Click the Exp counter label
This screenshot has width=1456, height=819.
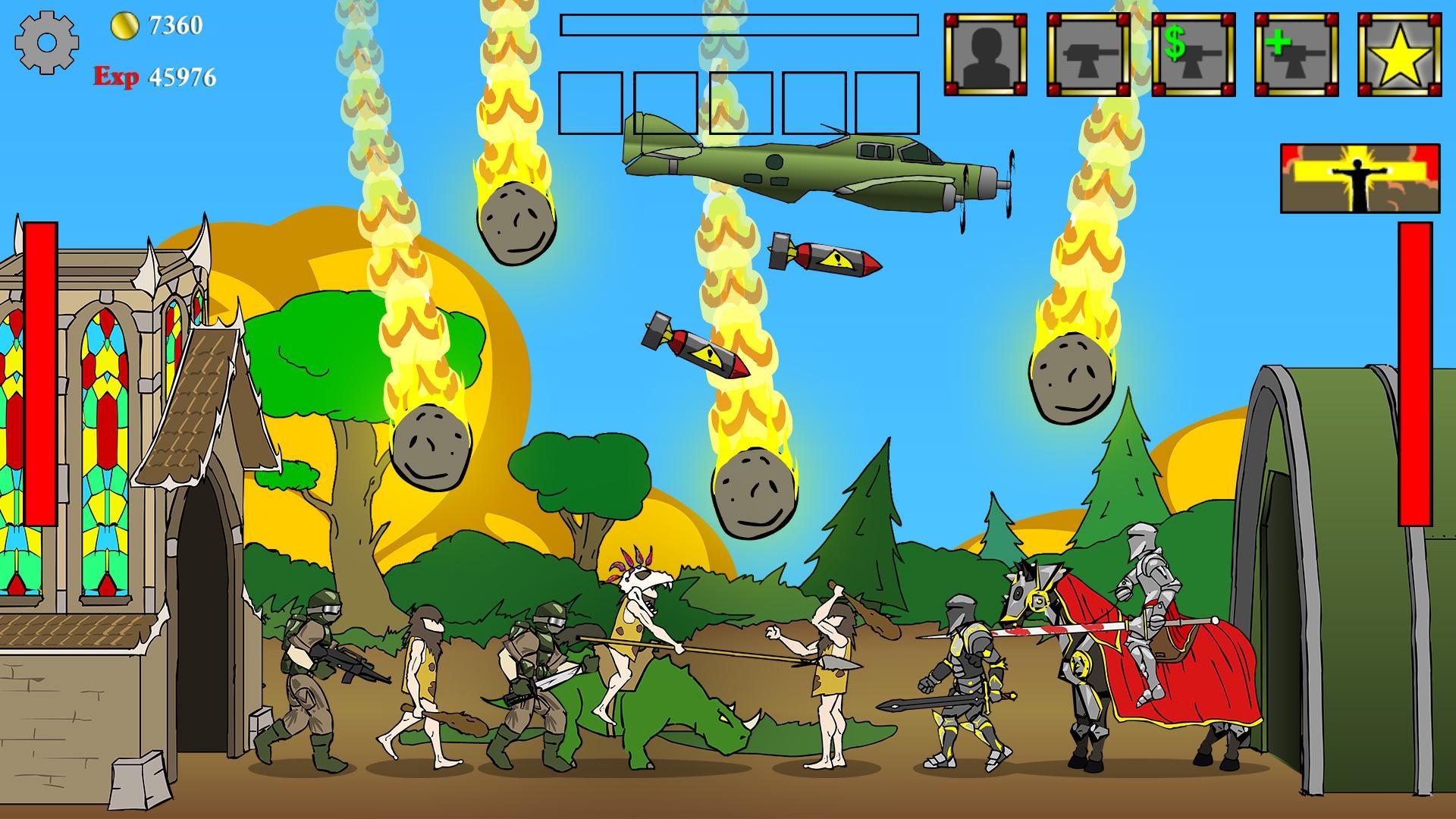[x=115, y=76]
